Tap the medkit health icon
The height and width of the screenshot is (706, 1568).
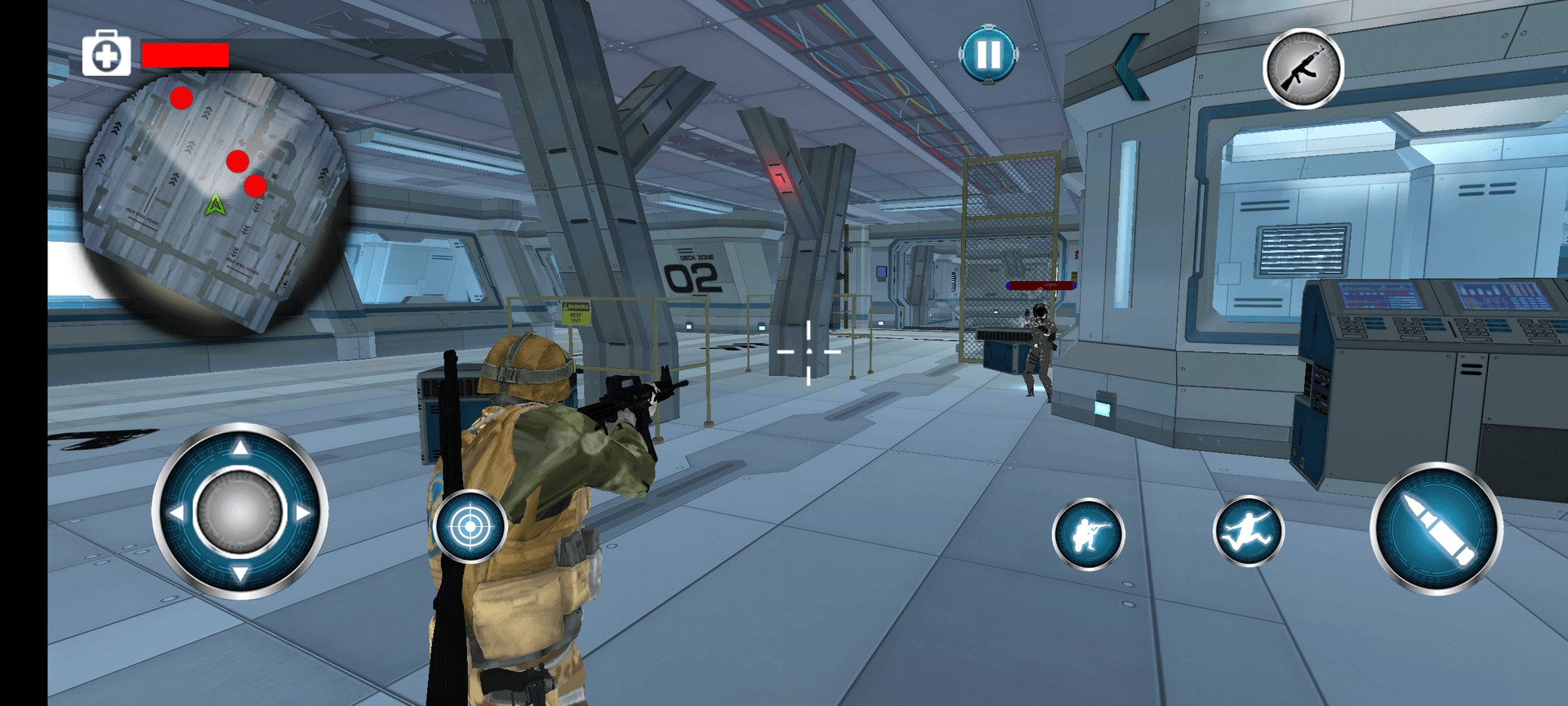click(107, 55)
